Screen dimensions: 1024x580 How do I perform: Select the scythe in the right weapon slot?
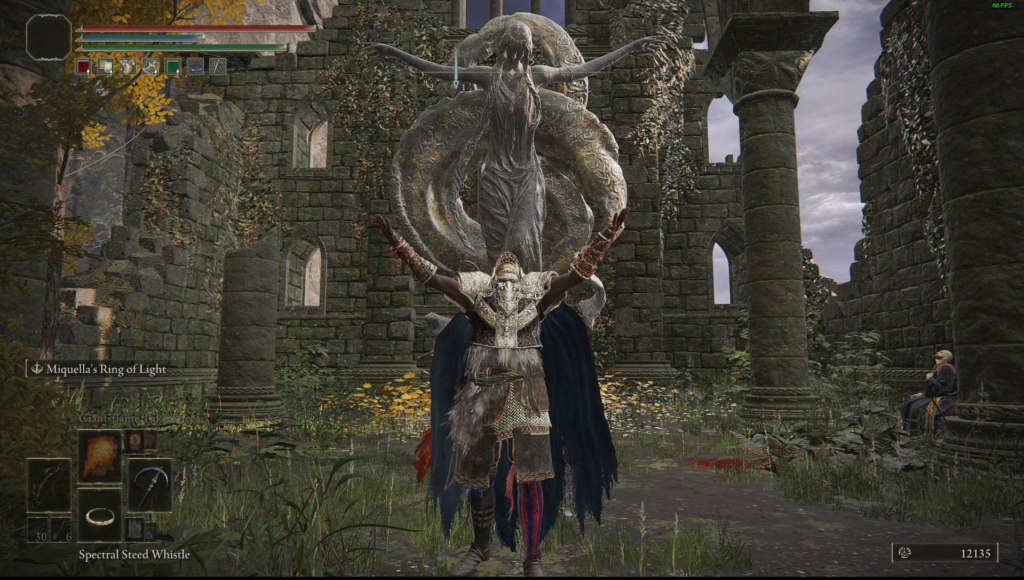149,485
